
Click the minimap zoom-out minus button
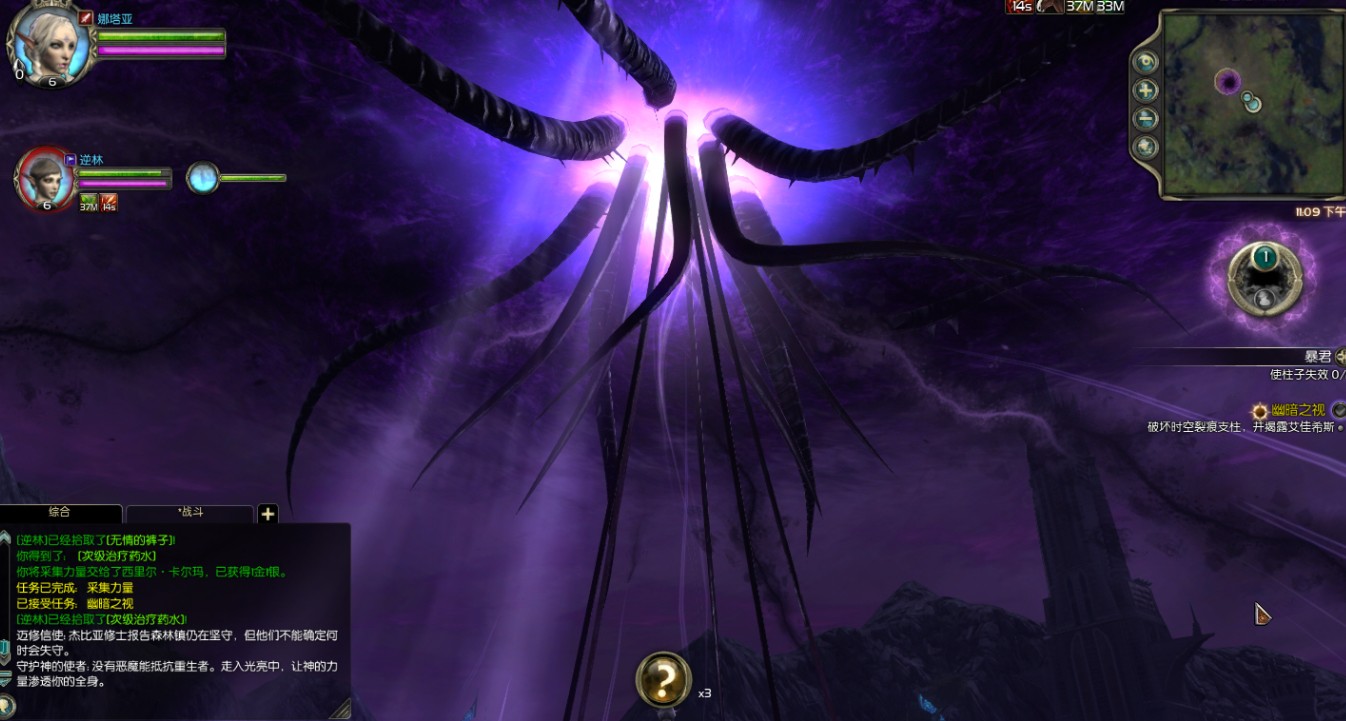(1145, 119)
